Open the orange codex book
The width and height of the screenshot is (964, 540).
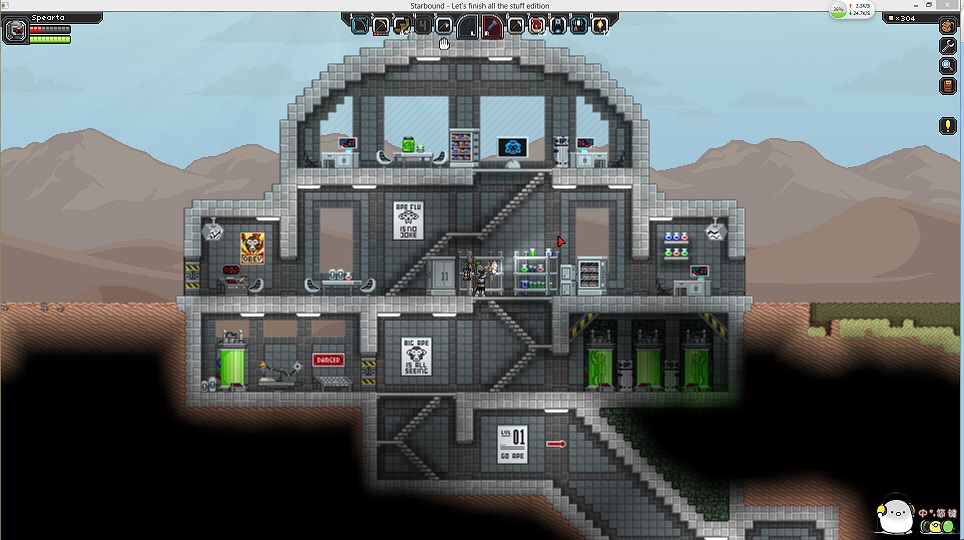tap(947, 87)
